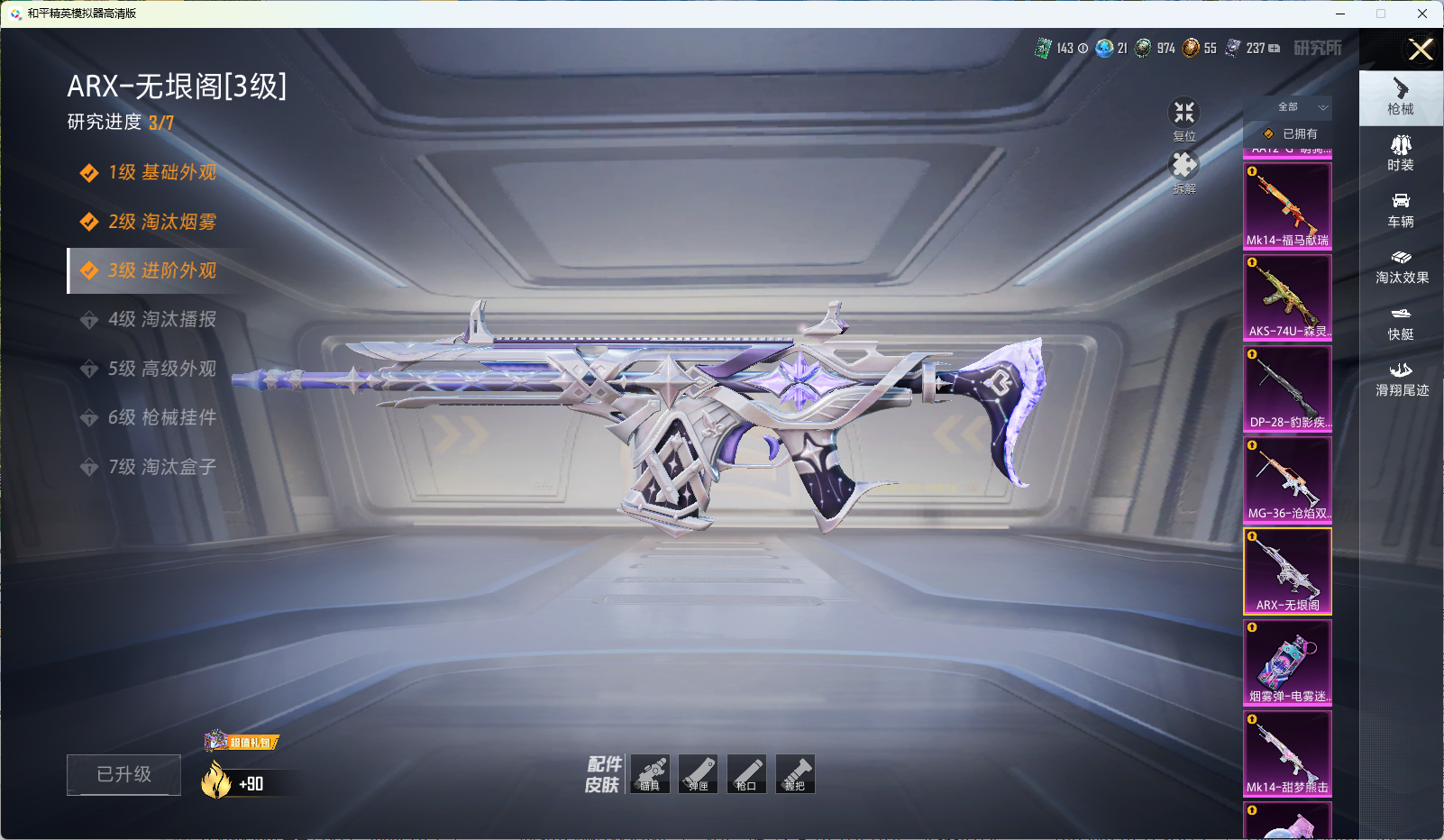Screen dimensions: 1444x840
Task: Select the DP-28-豹影疾 skin thumbnail
Action: (1287, 388)
